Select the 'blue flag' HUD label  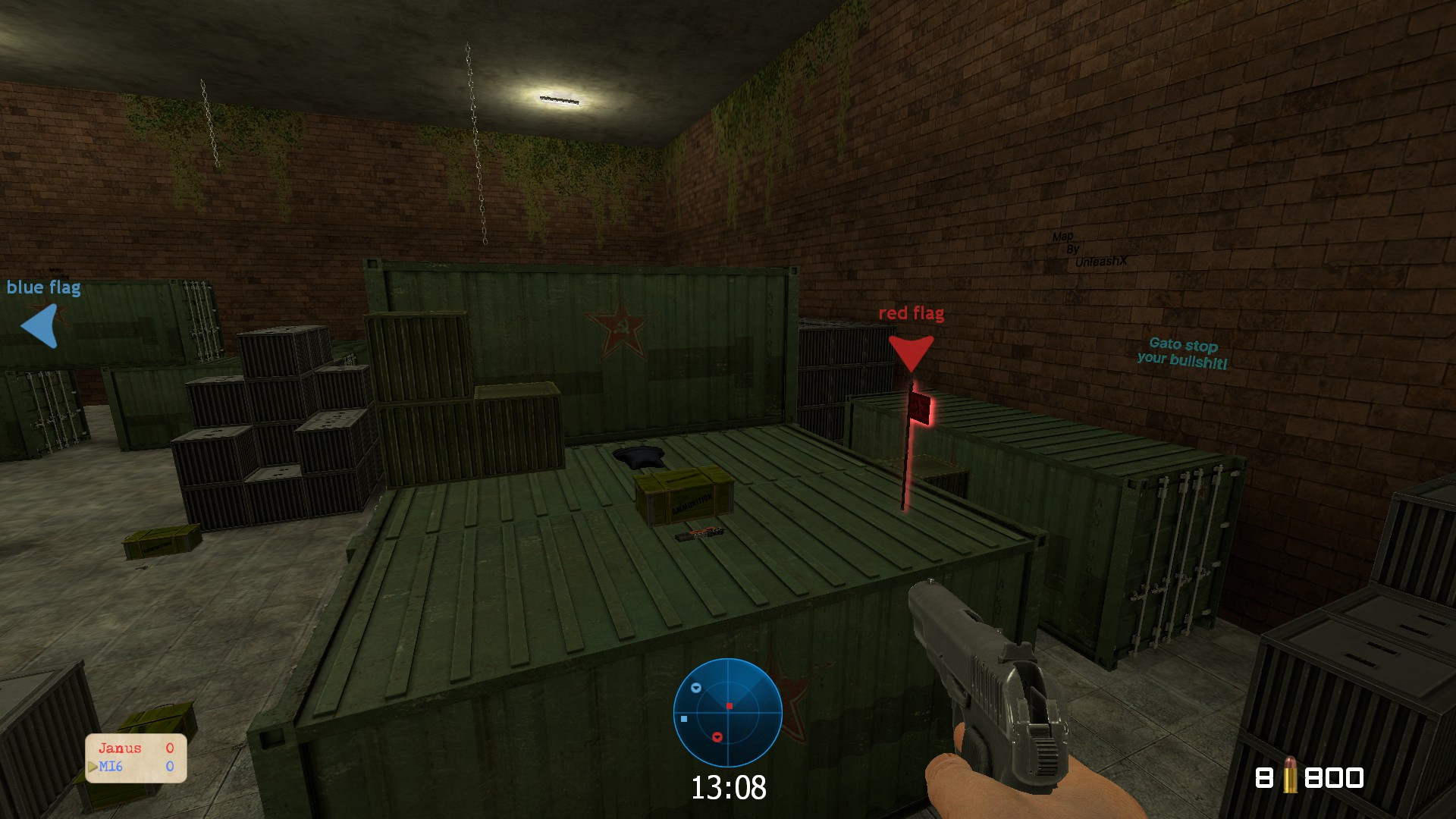[44, 287]
